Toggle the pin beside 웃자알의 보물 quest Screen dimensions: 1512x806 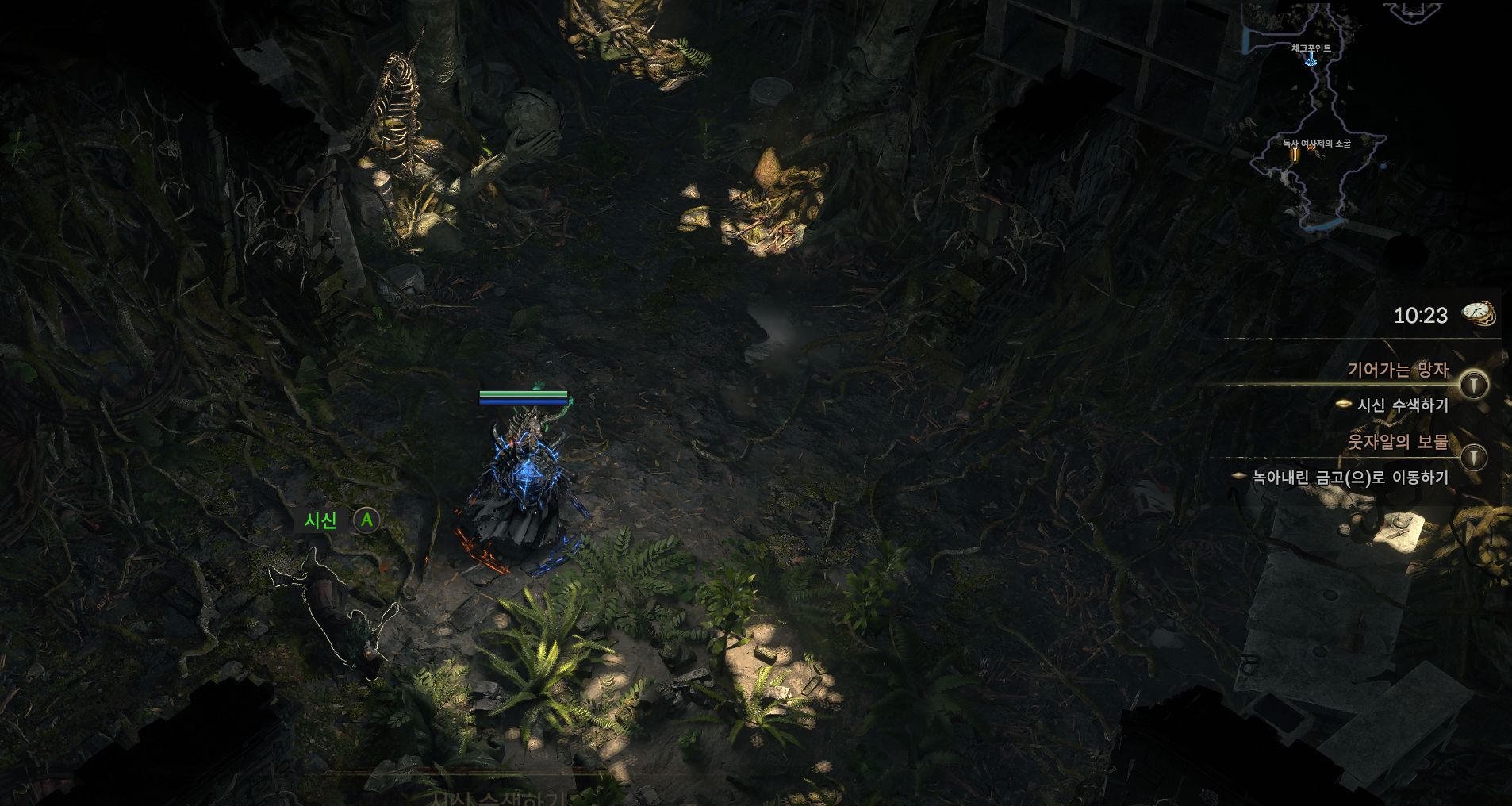[1474, 458]
